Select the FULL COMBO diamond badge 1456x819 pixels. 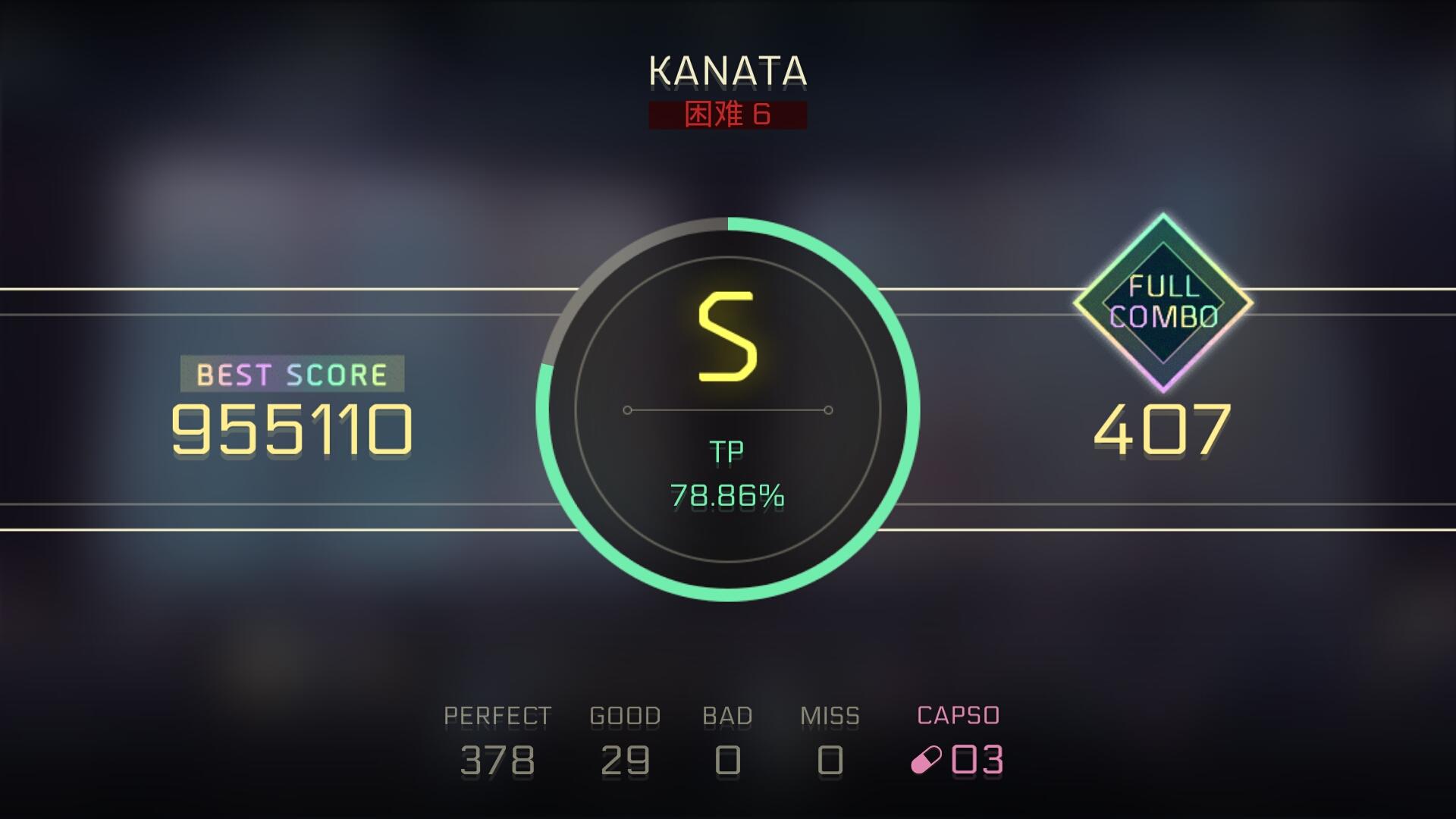[1163, 303]
